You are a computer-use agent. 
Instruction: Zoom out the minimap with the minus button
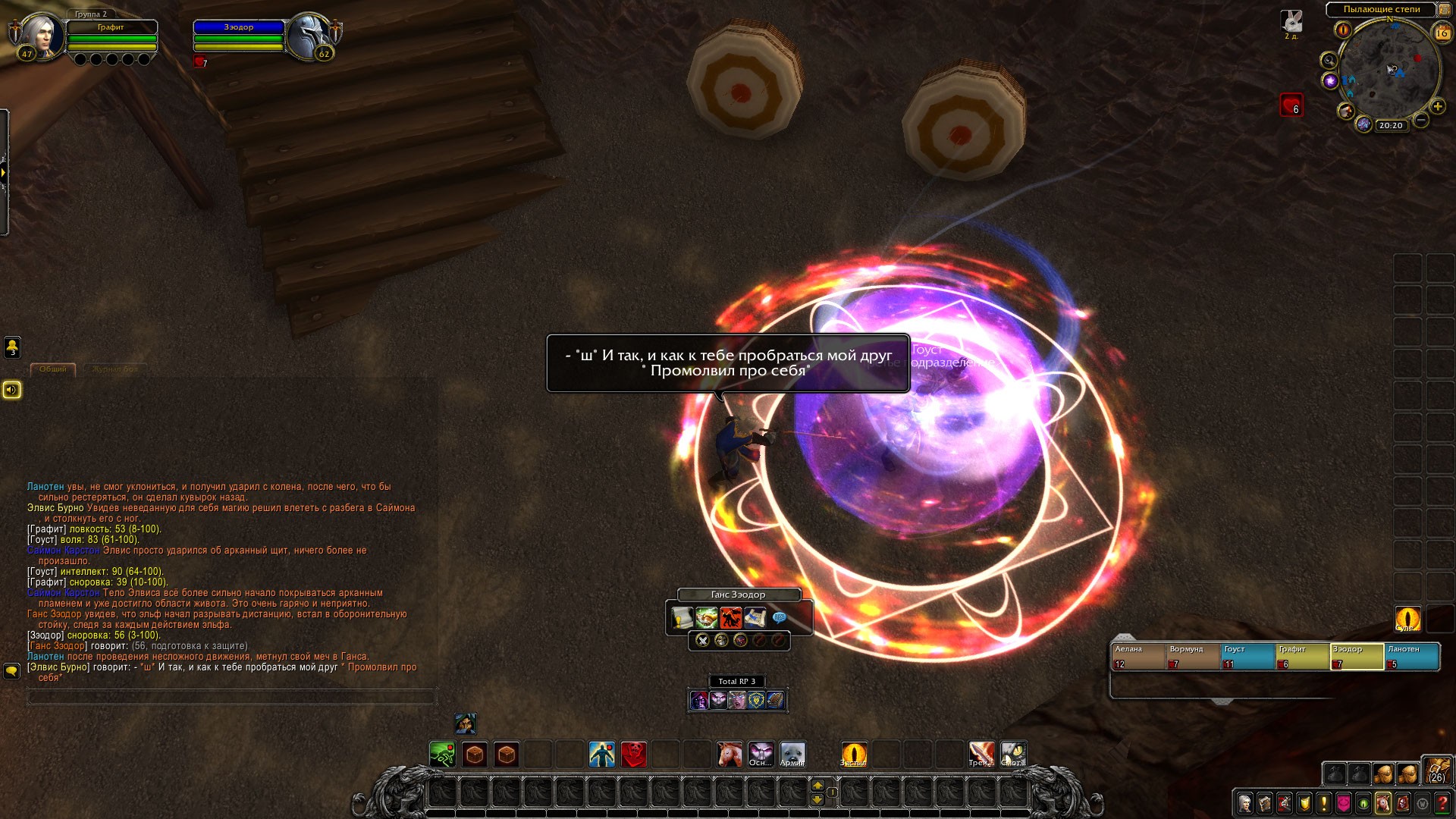click(x=1421, y=120)
